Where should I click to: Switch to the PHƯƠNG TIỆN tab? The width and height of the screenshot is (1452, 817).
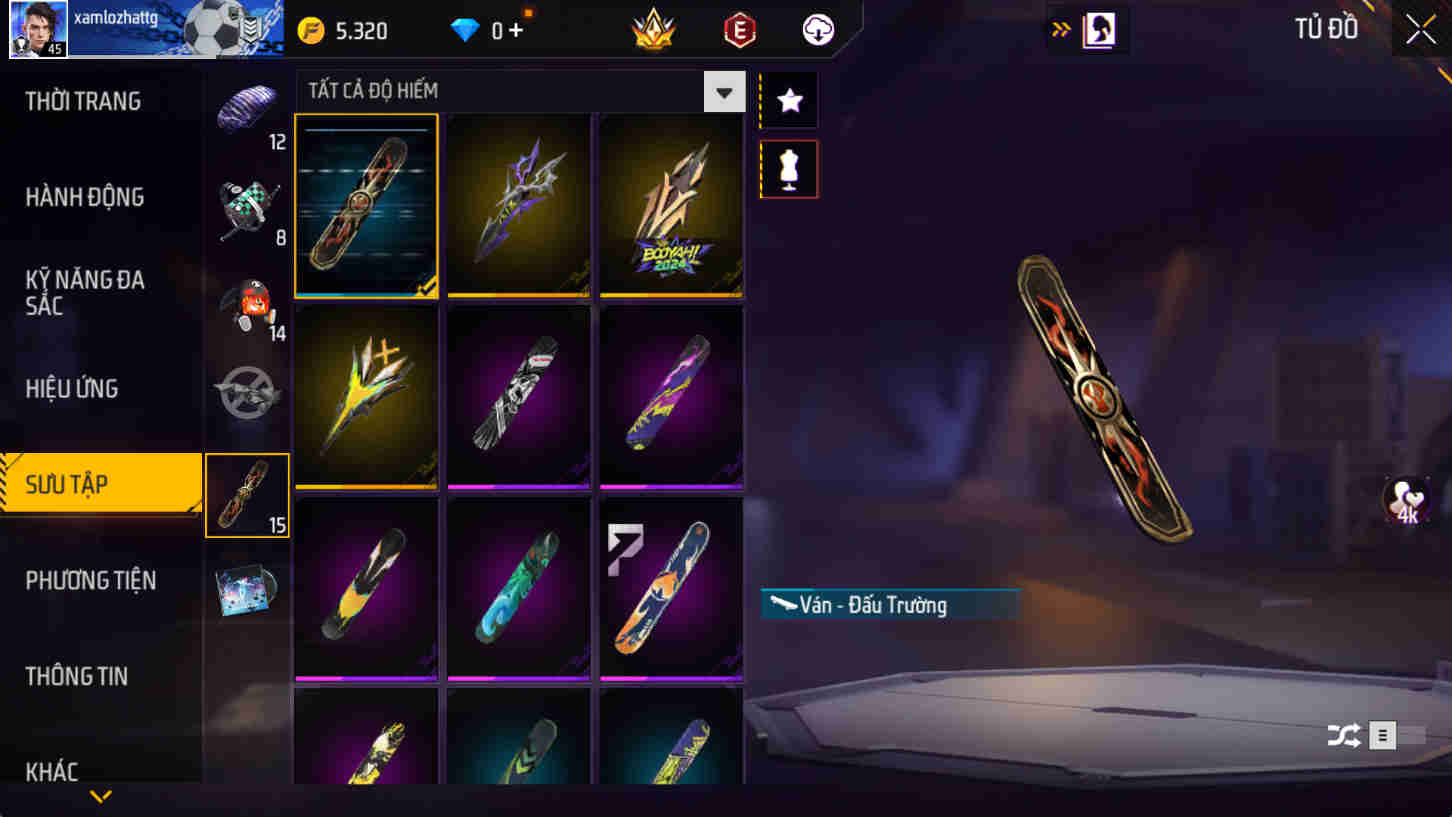coord(92,580)
